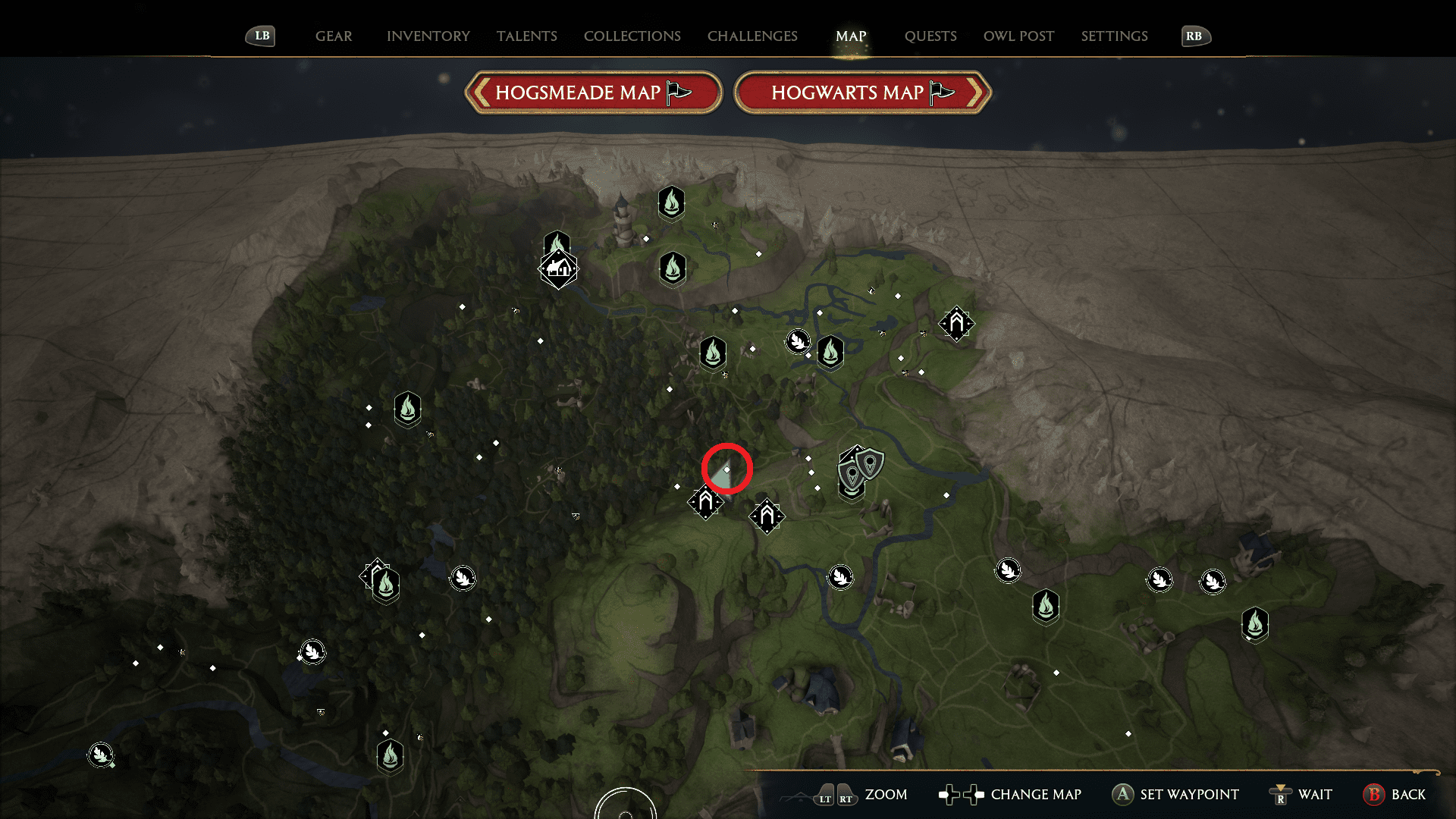Click the bandit camp diamond on the eastern hills

tap(956, 324)
